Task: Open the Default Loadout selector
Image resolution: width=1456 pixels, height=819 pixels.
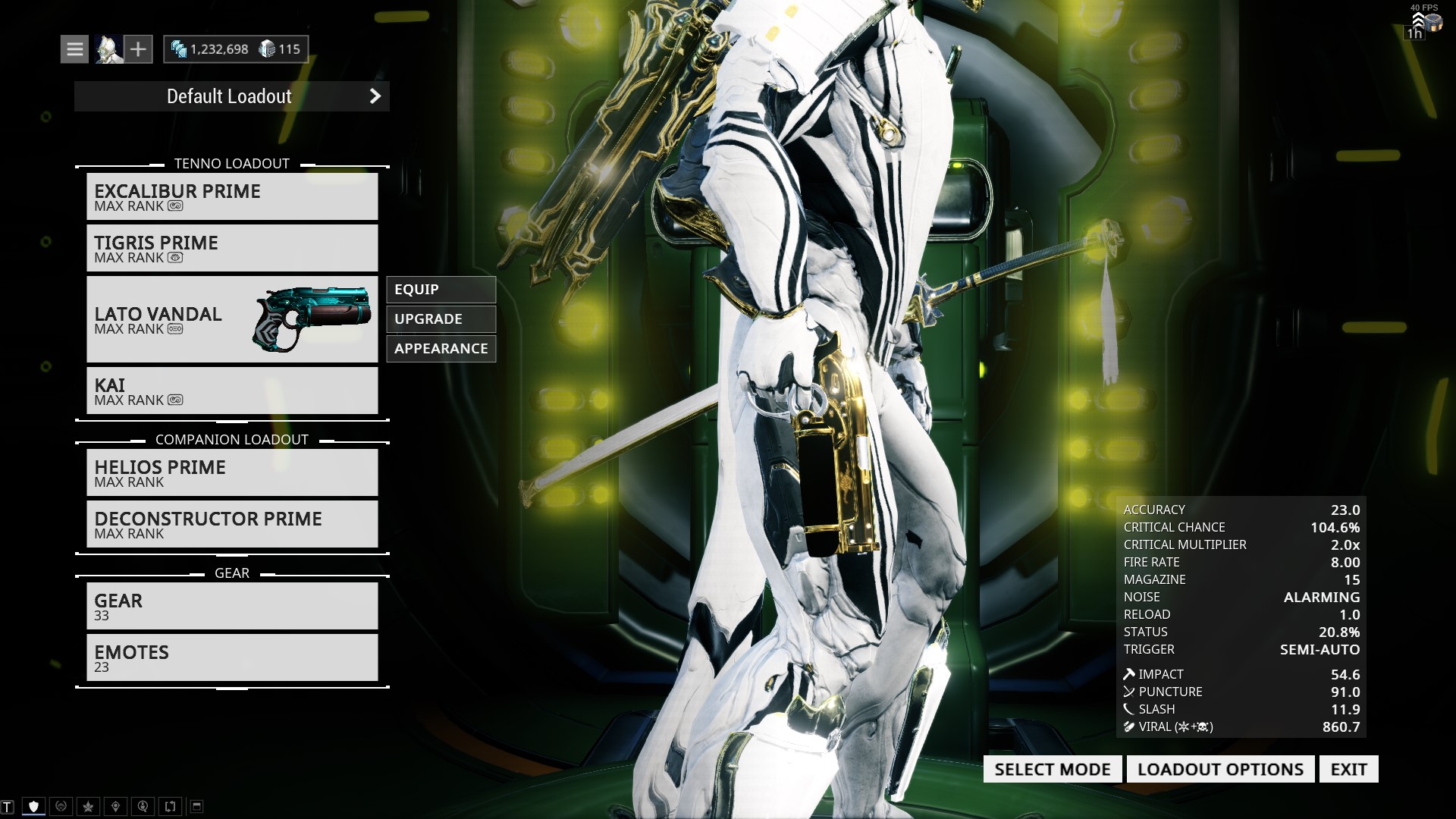Action: 231,96
